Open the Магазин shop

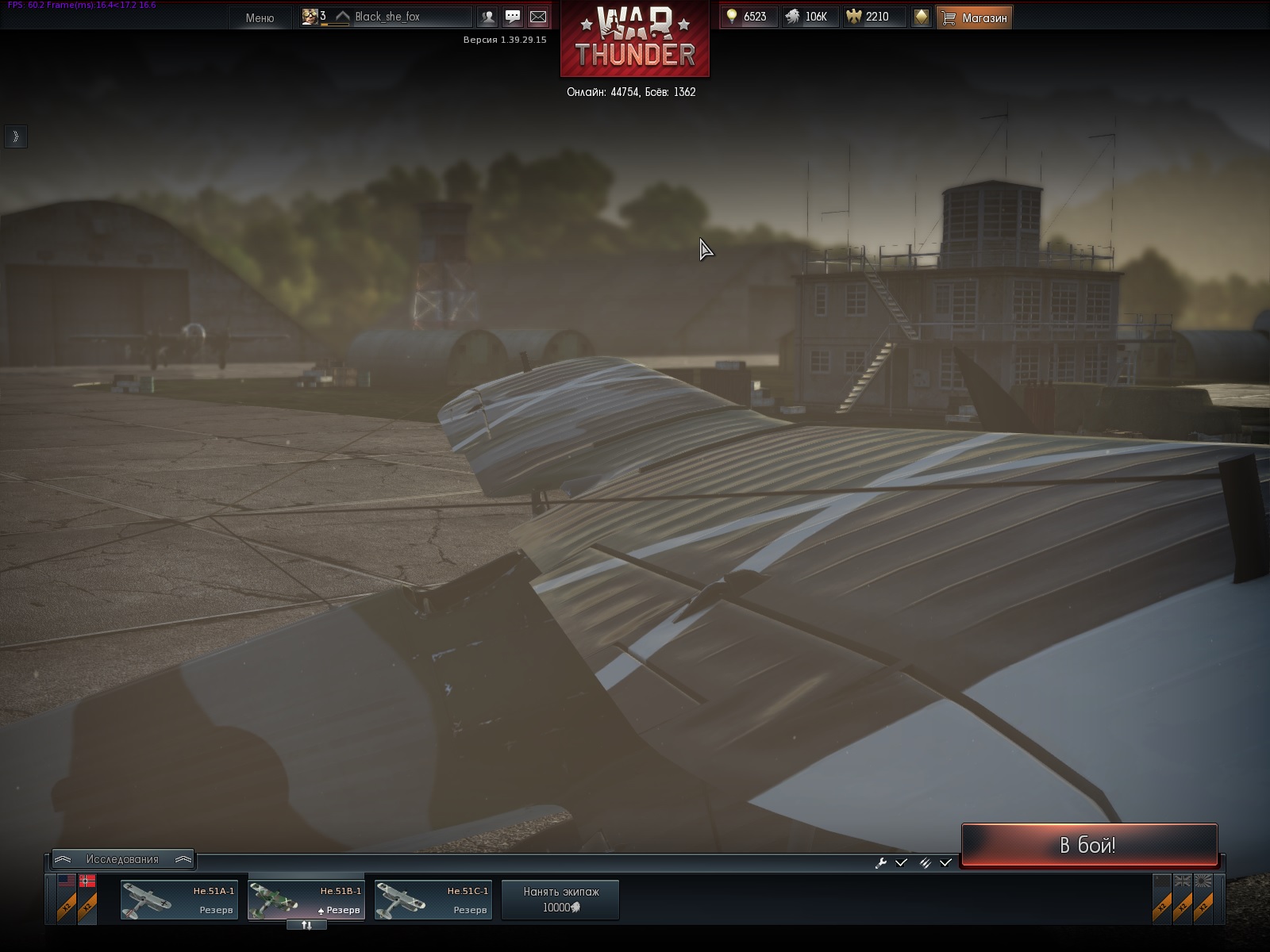tap(974, 17)
